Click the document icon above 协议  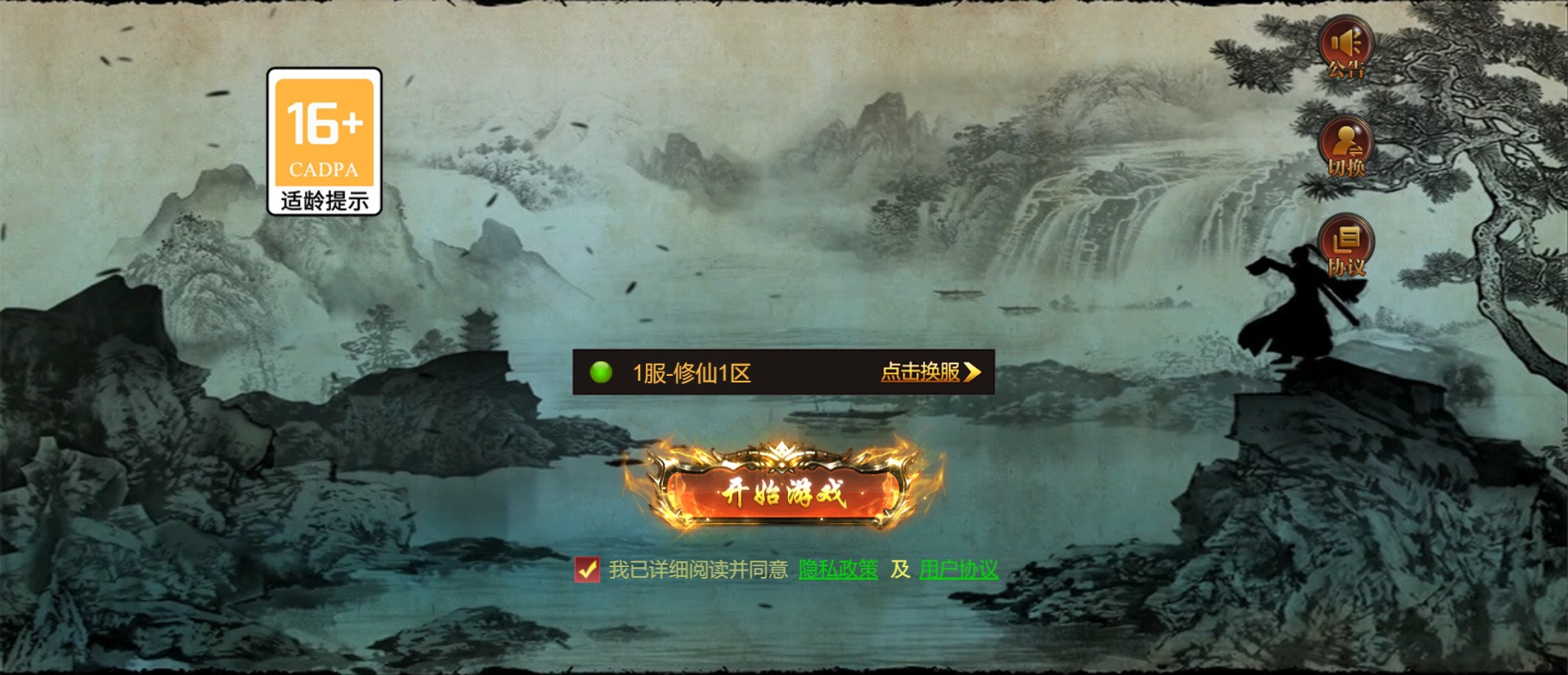pyautogui.click(x=1346, y=239)
